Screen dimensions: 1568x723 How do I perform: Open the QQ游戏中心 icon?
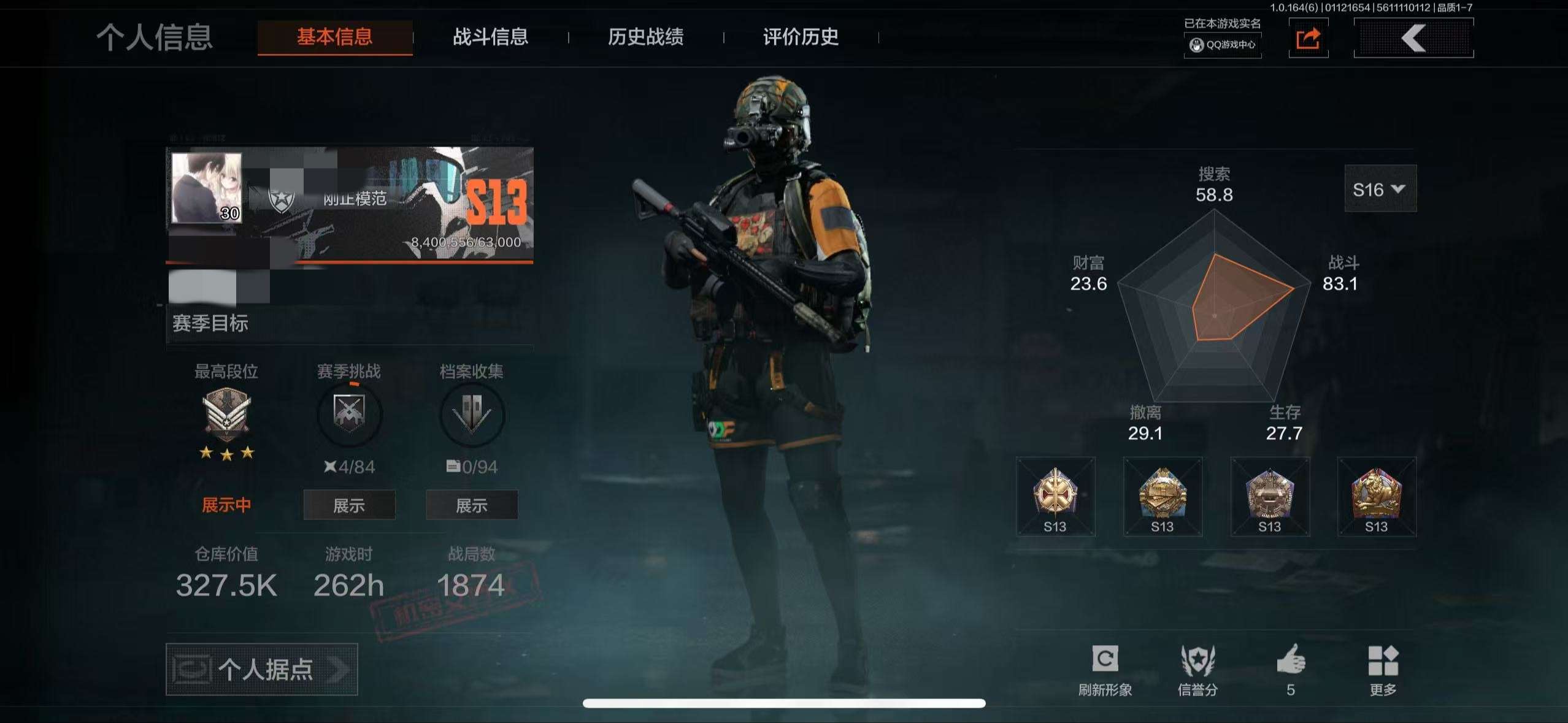pos(1222,45)
